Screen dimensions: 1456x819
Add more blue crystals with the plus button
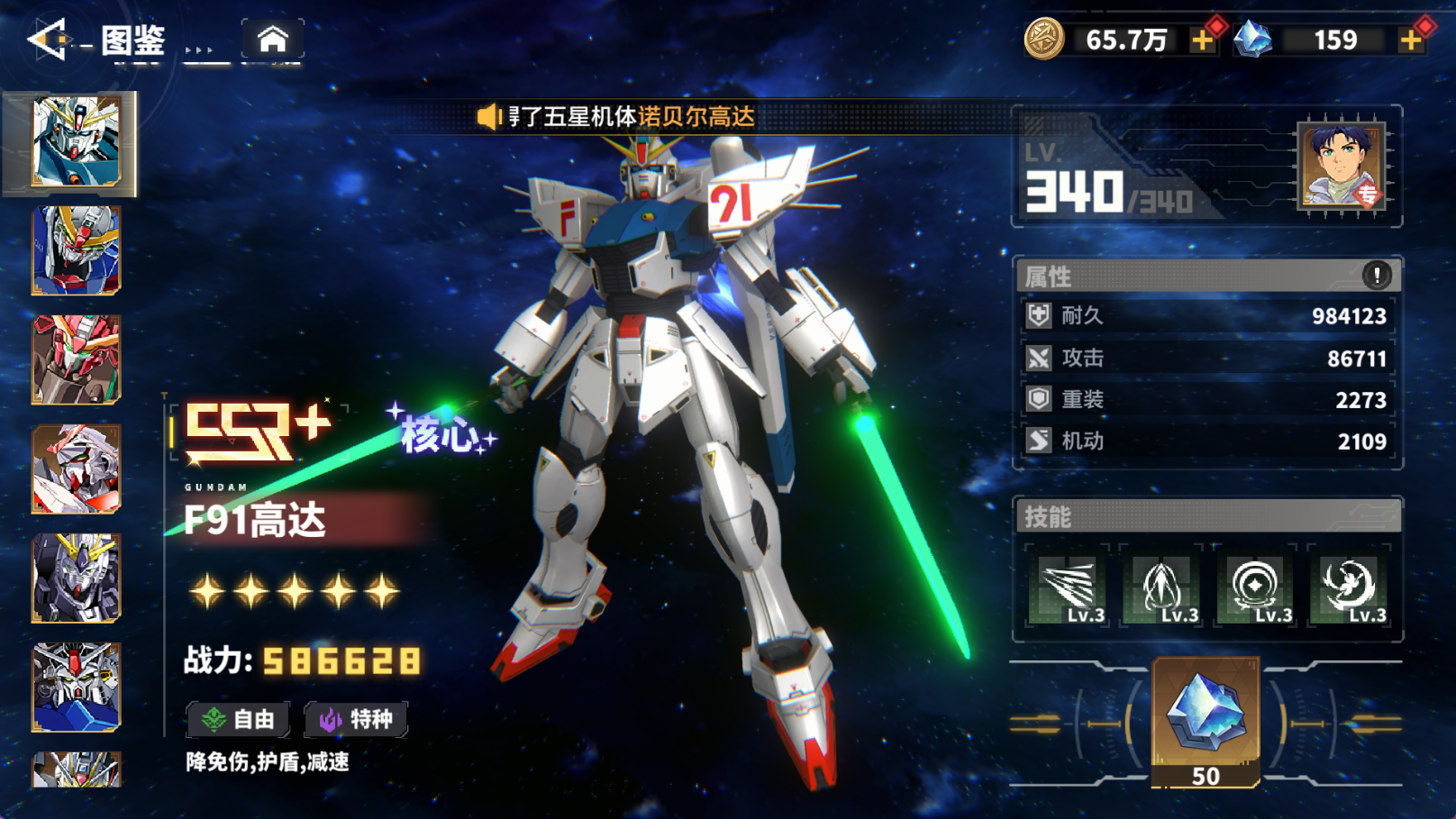pos(1411,41)
